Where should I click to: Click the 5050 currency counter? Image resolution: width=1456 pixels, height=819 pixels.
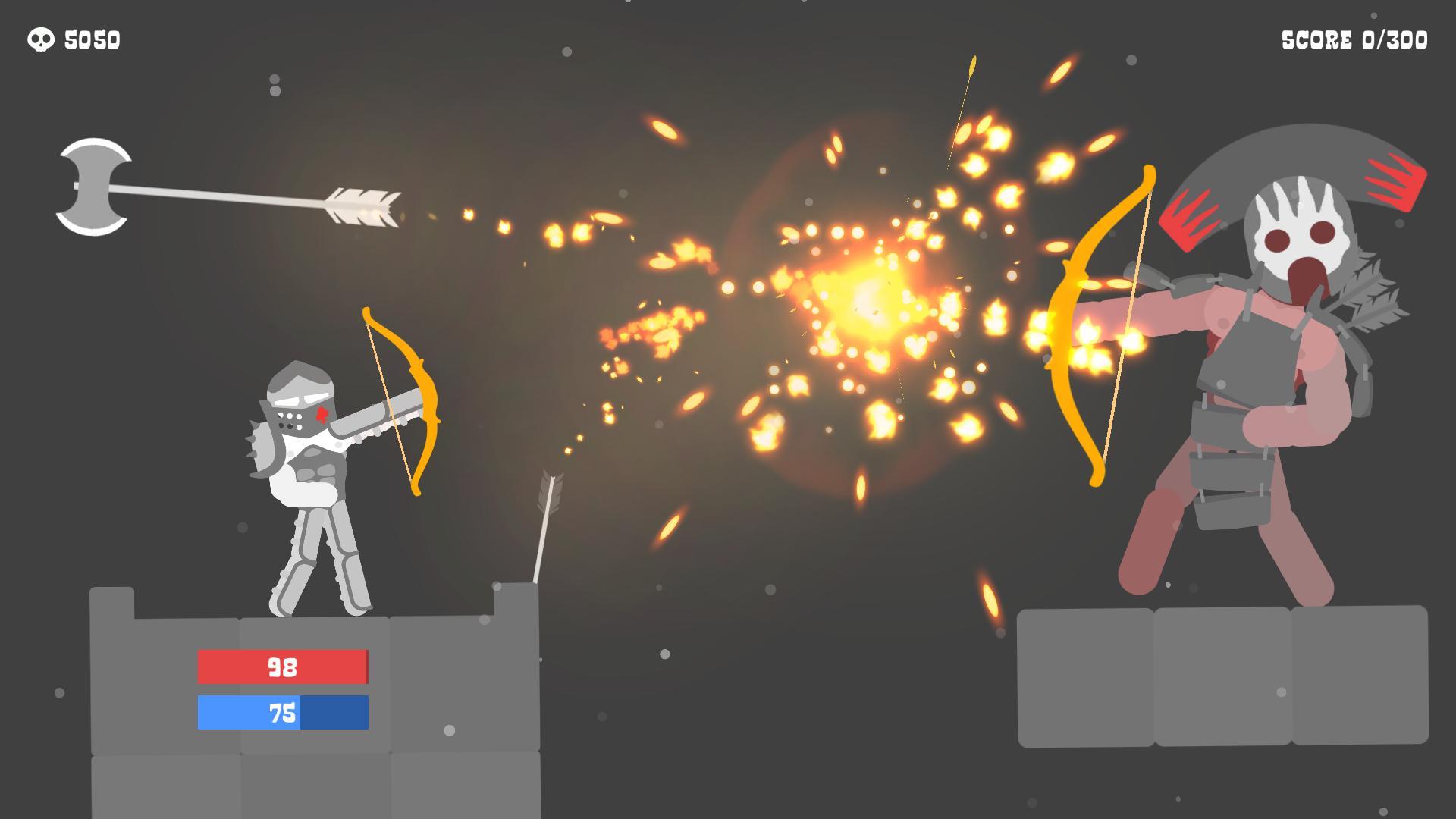coord(93,39)
